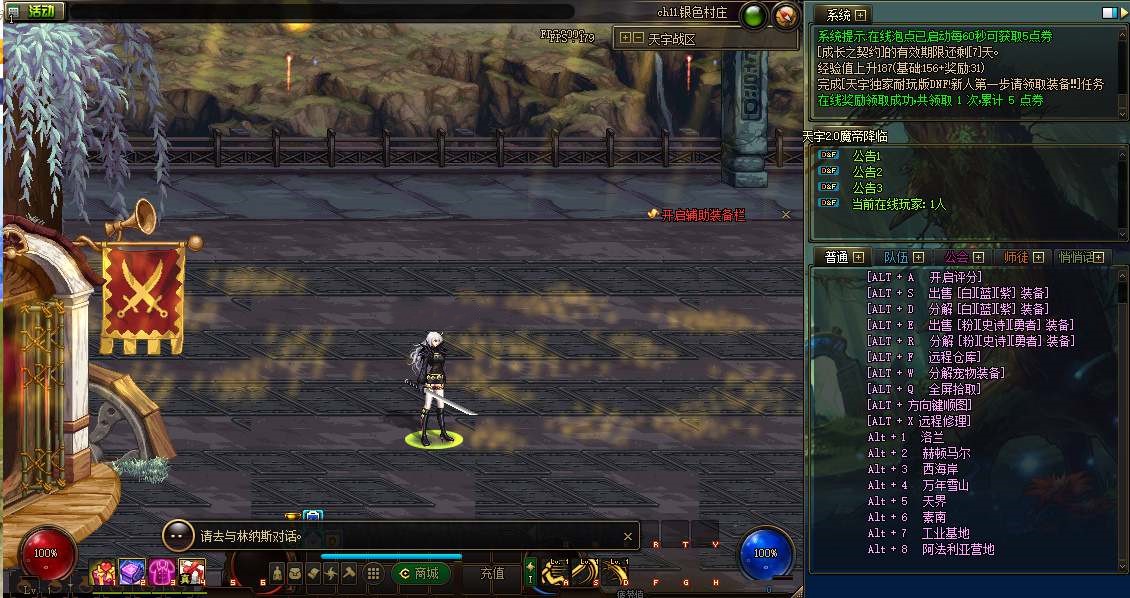Viewport: 1130px width, 598px height.
Task: Use the purple cube quick slot item
Action: 132,573
